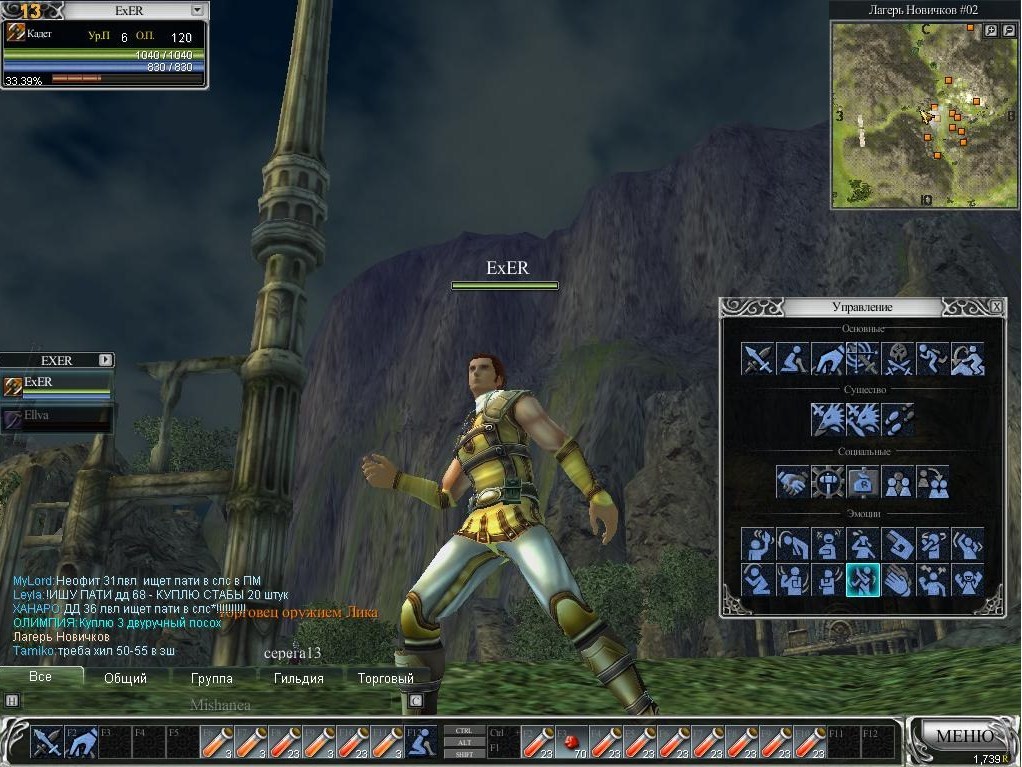The width and height of the screenshot is (1022, 767).
Task: Use the footprints creature follow command
Action: (x=897, y=419)
